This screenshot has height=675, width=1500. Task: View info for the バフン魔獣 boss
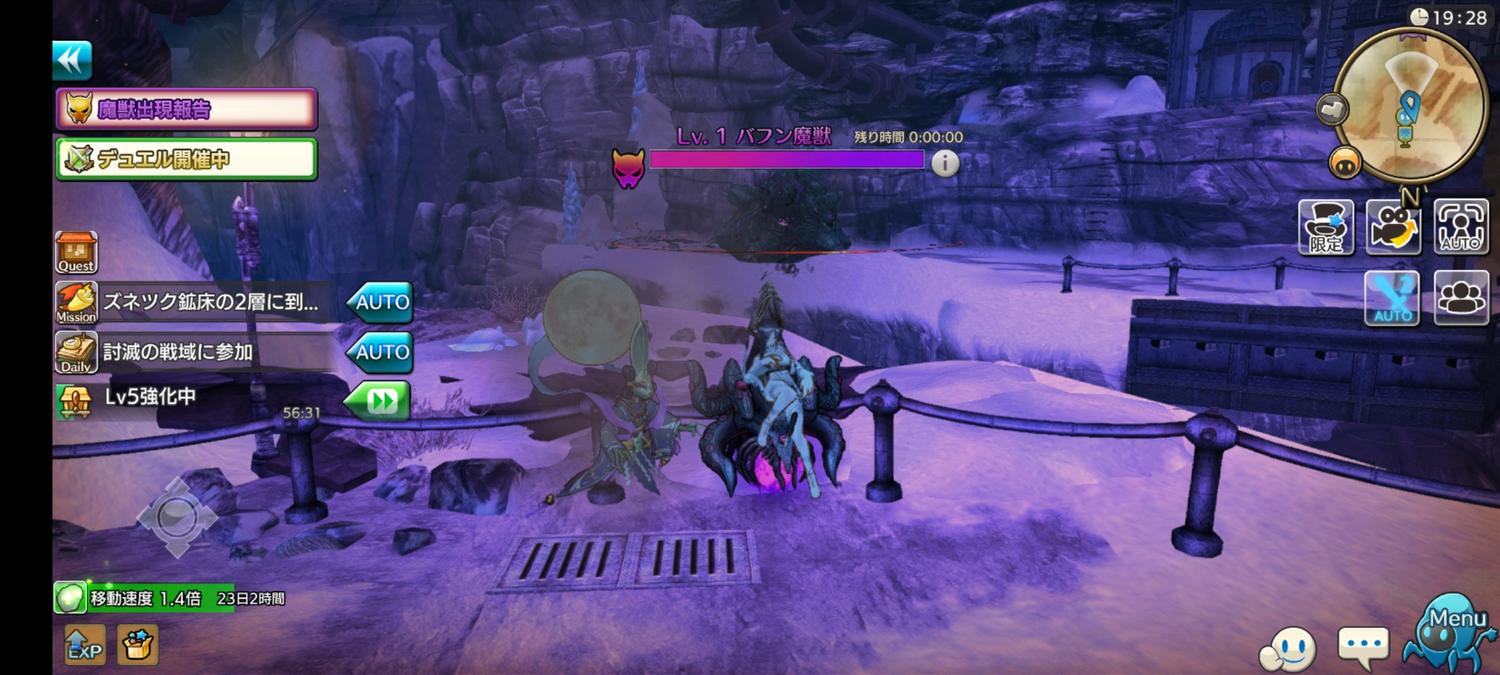pos(945,163)
